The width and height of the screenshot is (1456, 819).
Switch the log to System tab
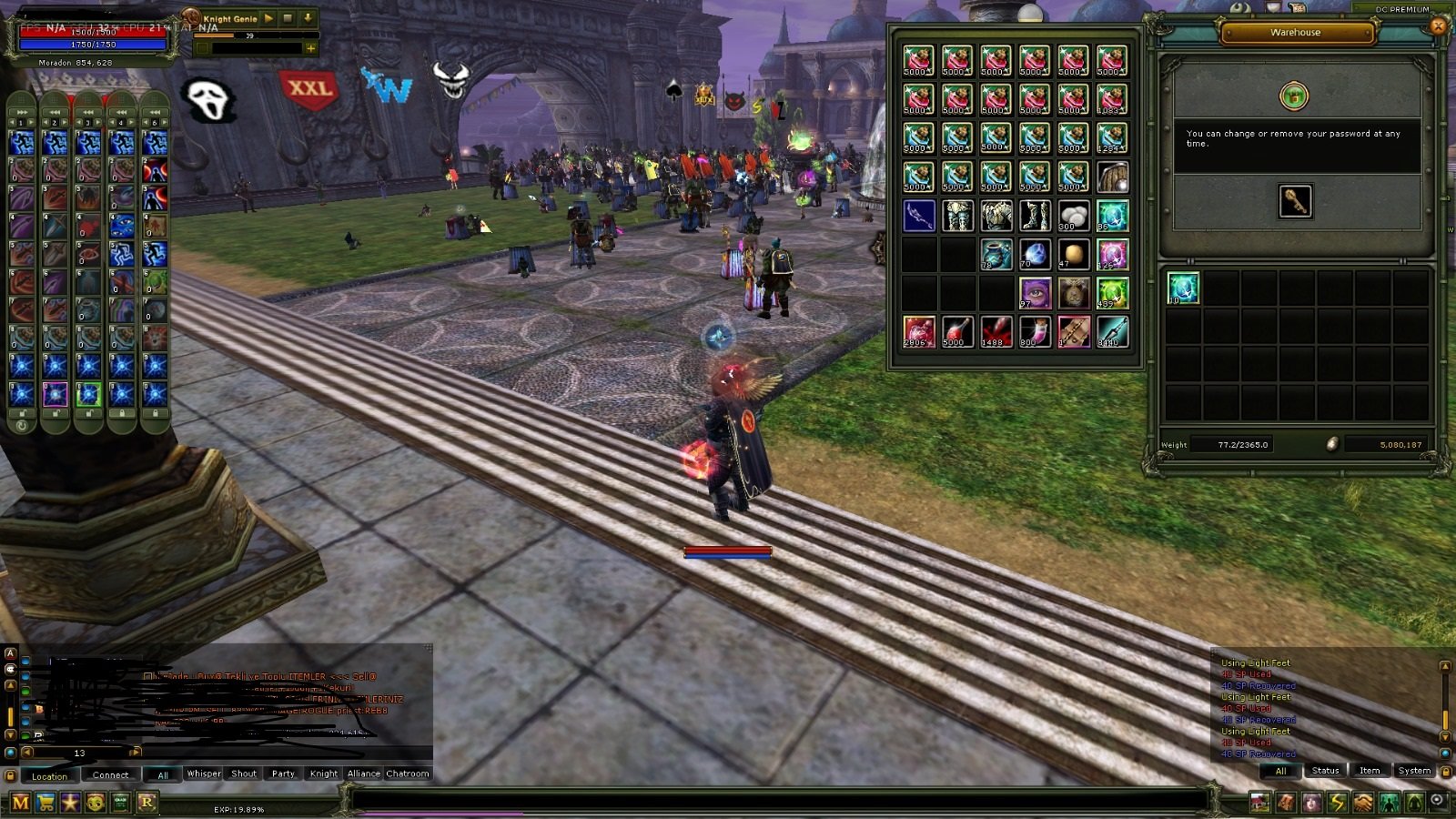tap(1413, 771)
